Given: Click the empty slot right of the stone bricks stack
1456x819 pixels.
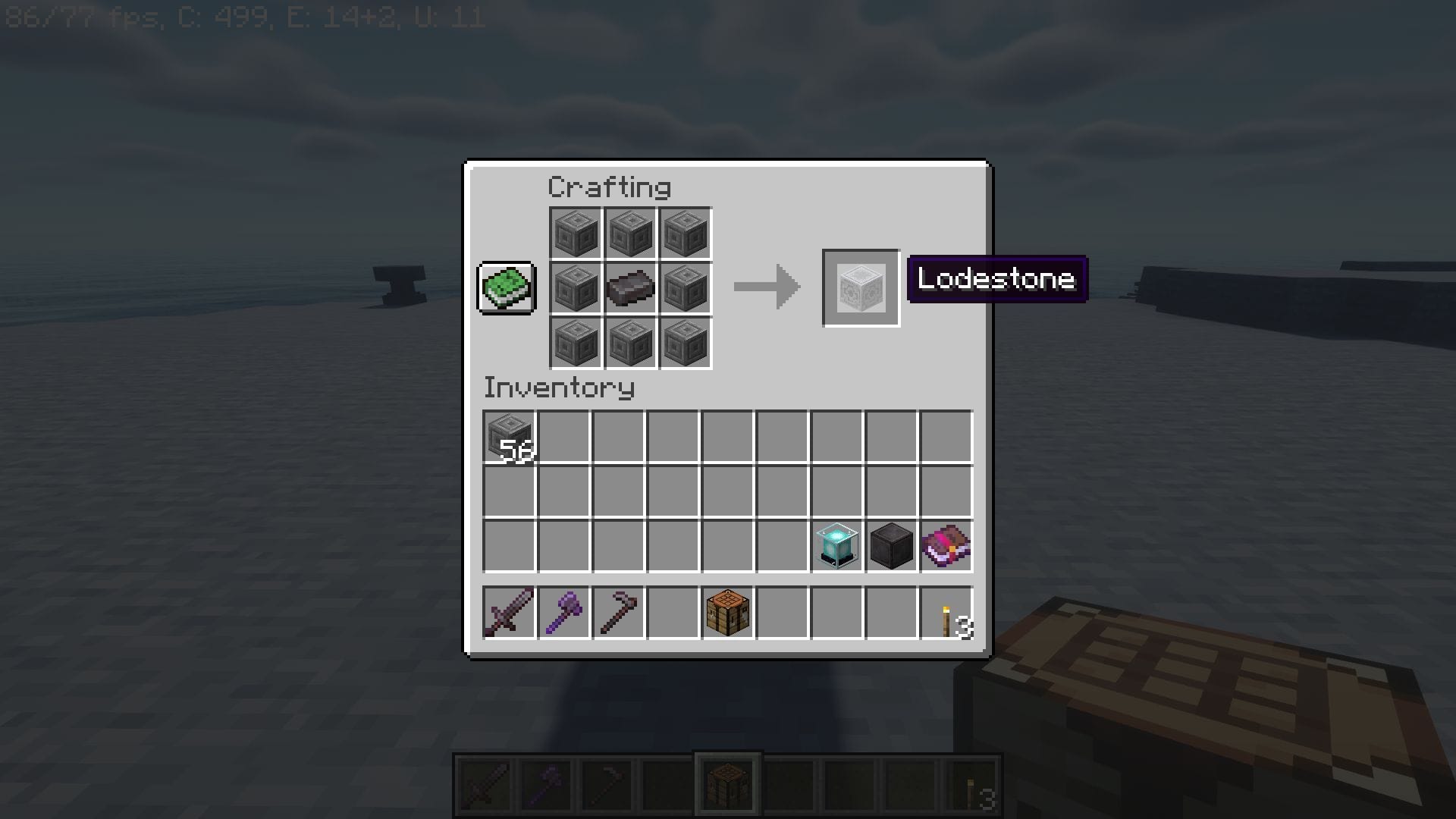Looking at the screenshot, I should 564,436.
